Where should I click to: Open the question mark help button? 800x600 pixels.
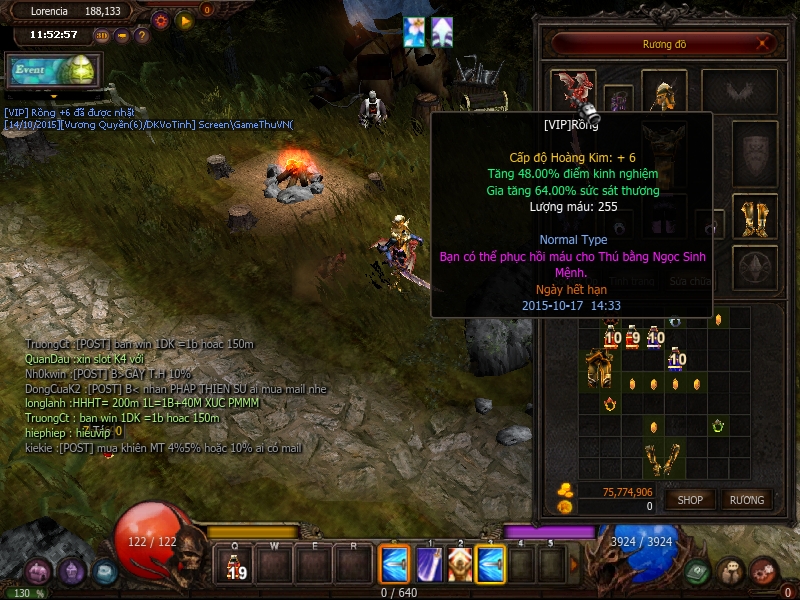point(142,36)
